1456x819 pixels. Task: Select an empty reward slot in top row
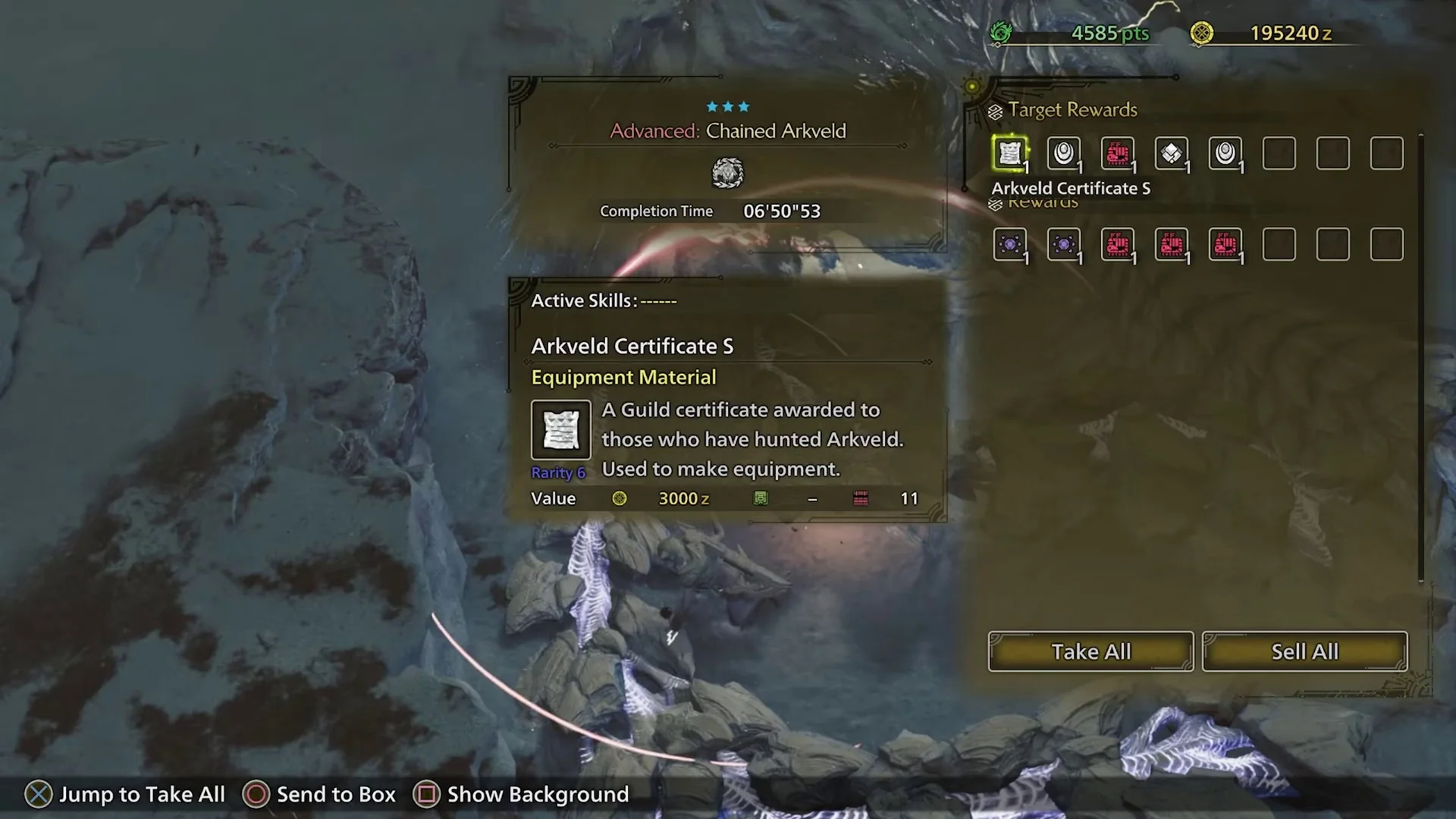(1279, 154)
